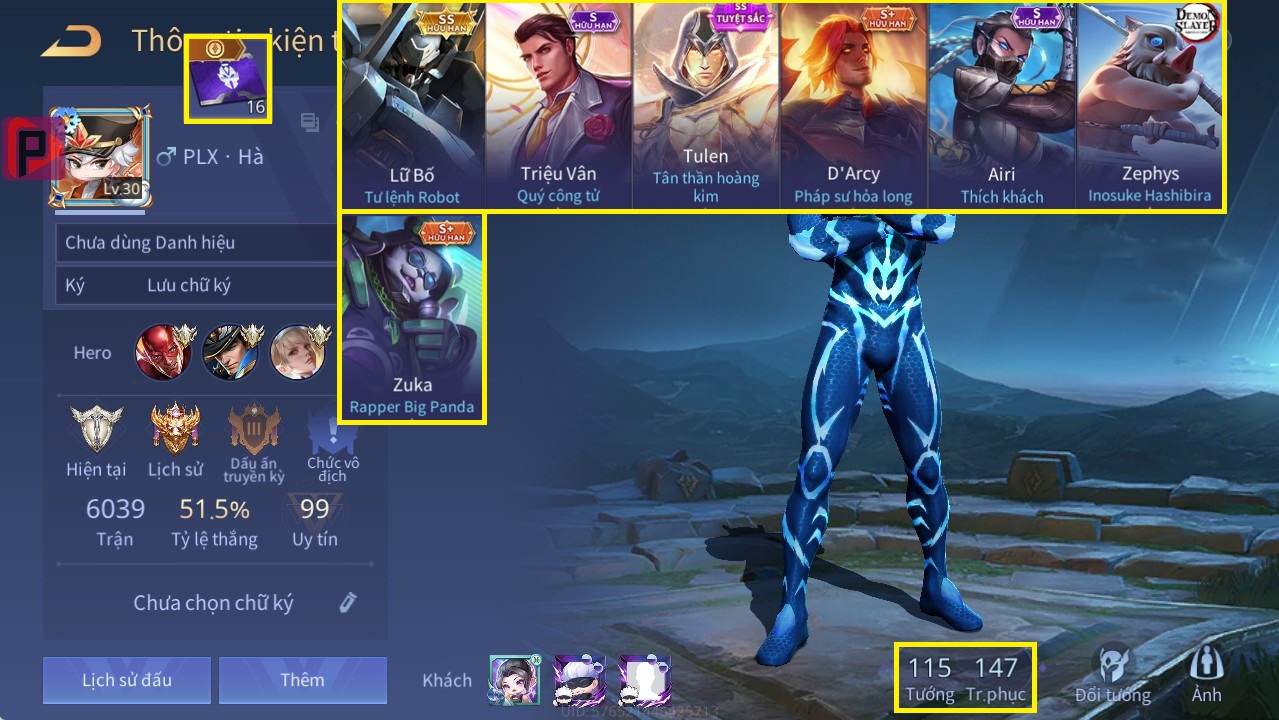The height and width of the screenshot is (720, 1279).
Task: Open the Chưa dùng Danh hiệu title field
Action: 195,243
